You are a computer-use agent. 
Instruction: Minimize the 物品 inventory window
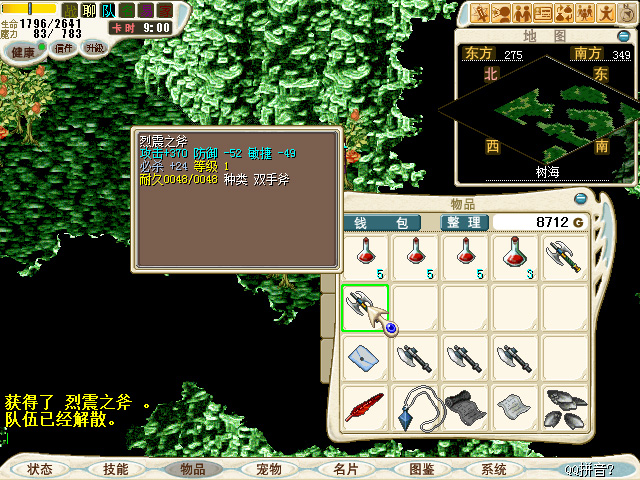[x=581, y=200]
